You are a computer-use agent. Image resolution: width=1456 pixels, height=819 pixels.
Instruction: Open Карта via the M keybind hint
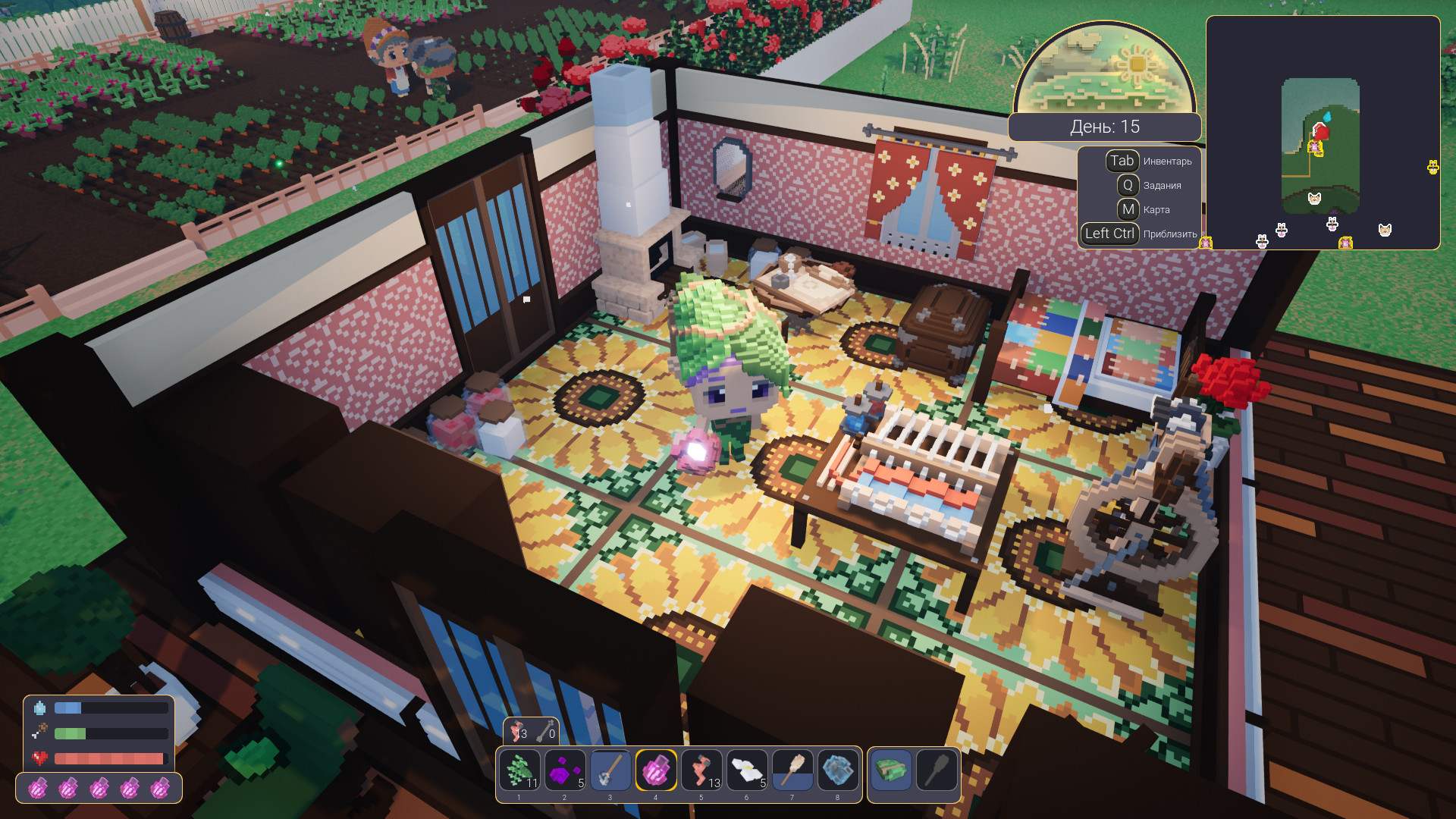(1128, 209)
